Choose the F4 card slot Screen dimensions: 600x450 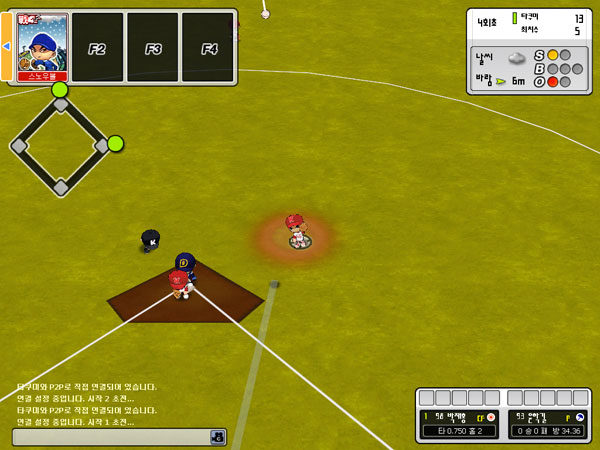pos(208,47)
